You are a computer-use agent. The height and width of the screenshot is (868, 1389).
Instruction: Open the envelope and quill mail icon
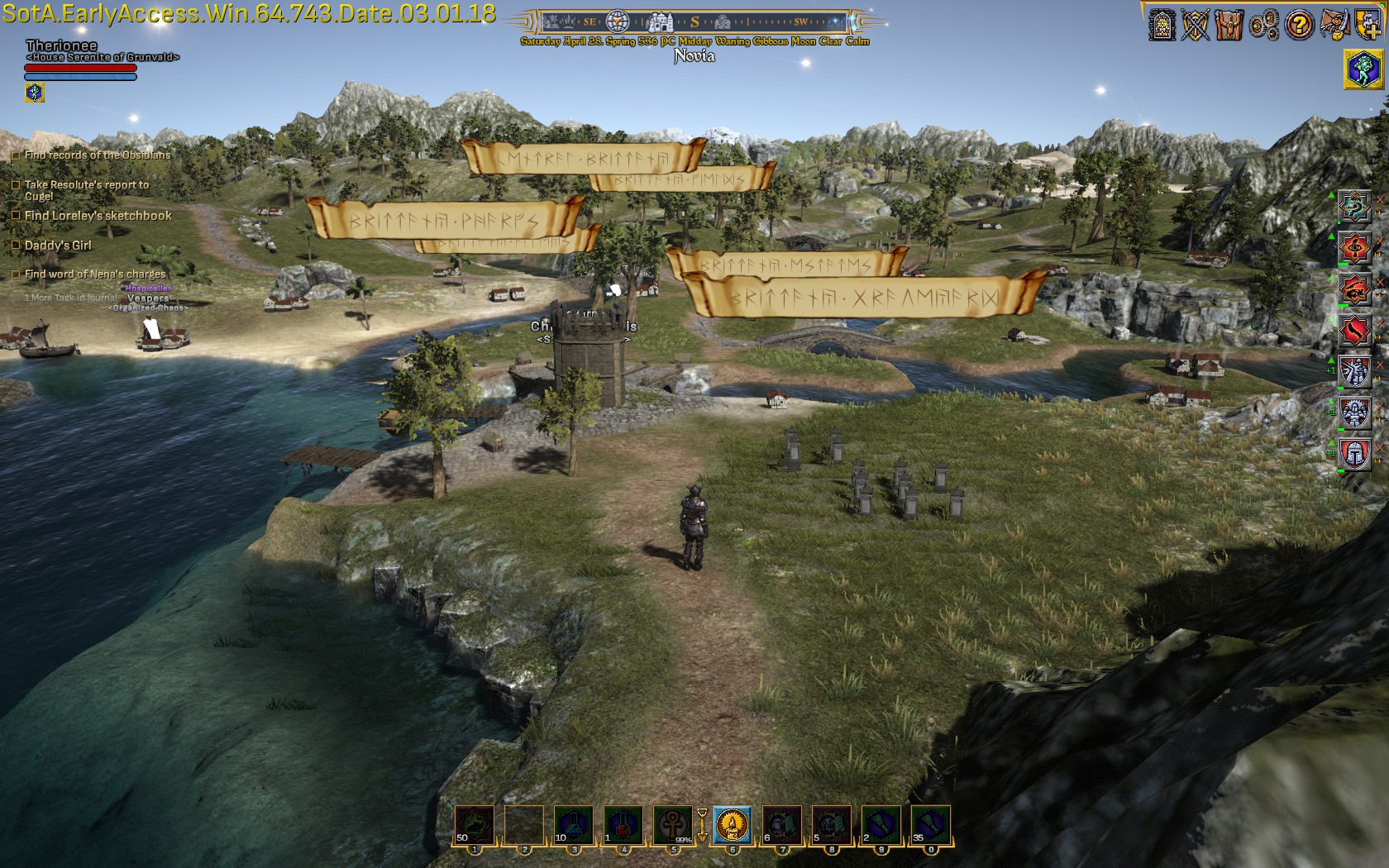tap(1334, 25)
